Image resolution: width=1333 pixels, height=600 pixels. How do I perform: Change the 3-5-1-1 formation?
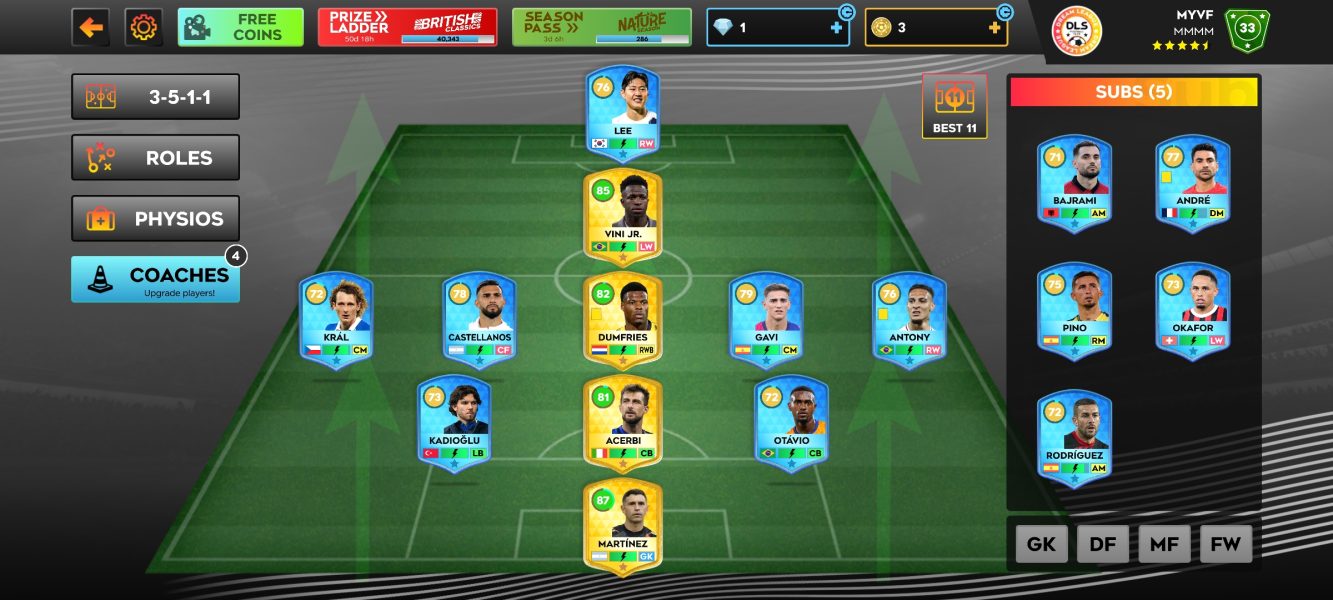click(155, 97)
